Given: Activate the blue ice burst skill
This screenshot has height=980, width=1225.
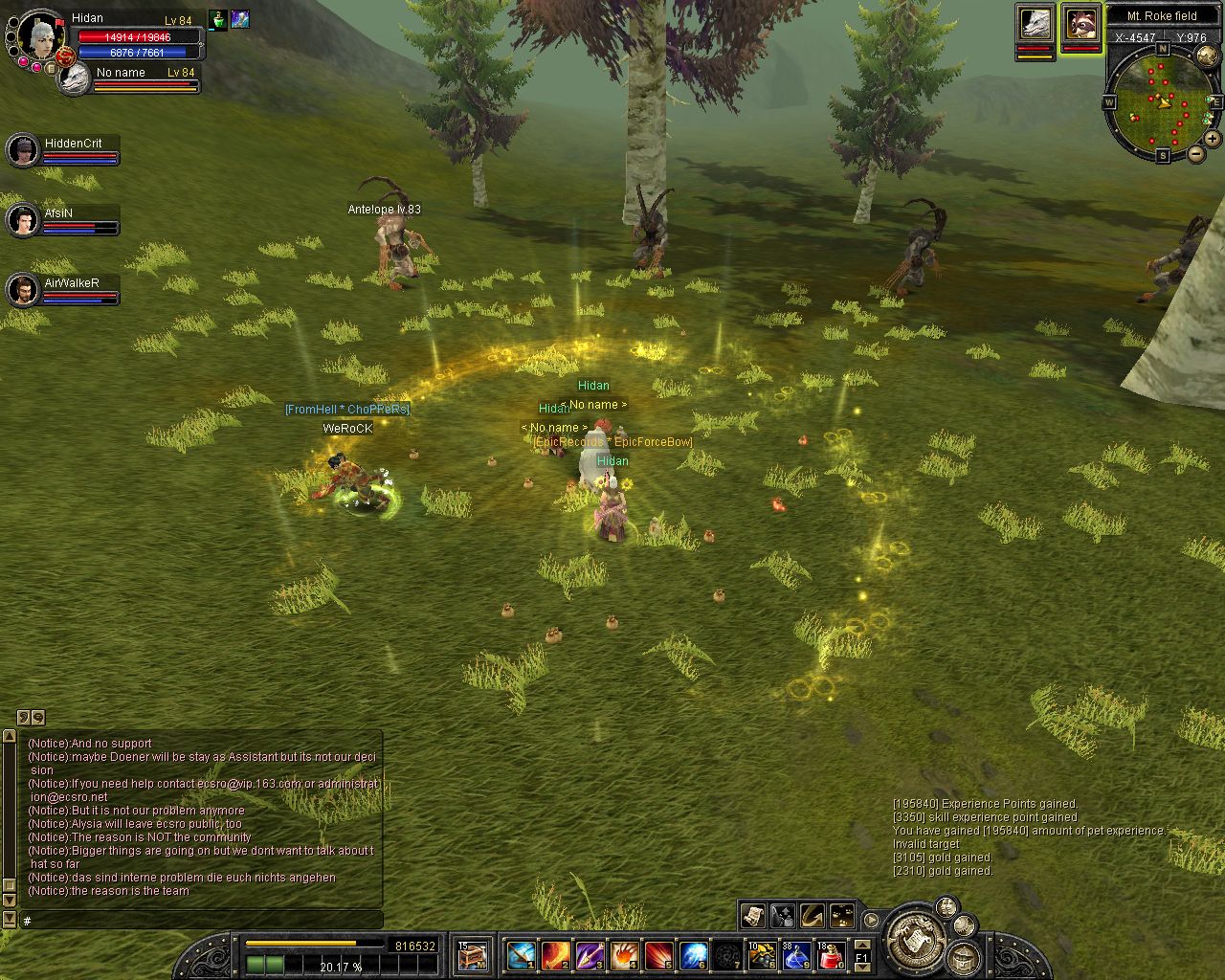Looking at the screenshot, I should (693, 955).
